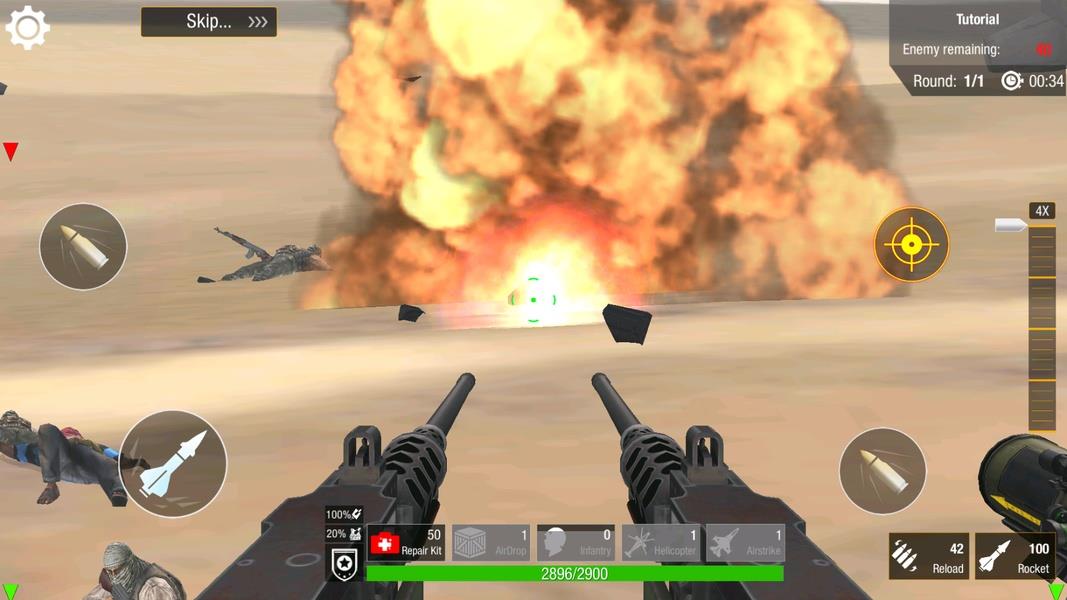Call in an AirDrop
The height and width of the screenshot is (600, 1067).
pos(491,543)
